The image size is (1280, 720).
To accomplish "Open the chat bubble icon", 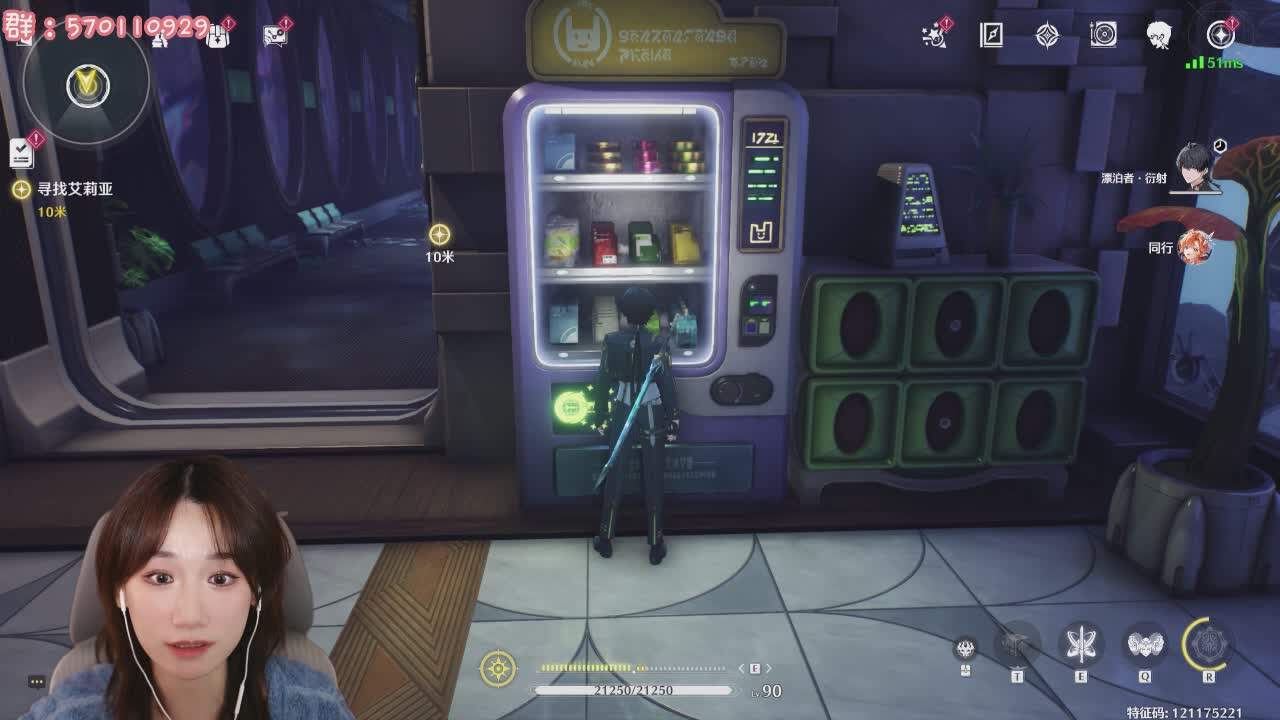I will (x=274, y=36).
